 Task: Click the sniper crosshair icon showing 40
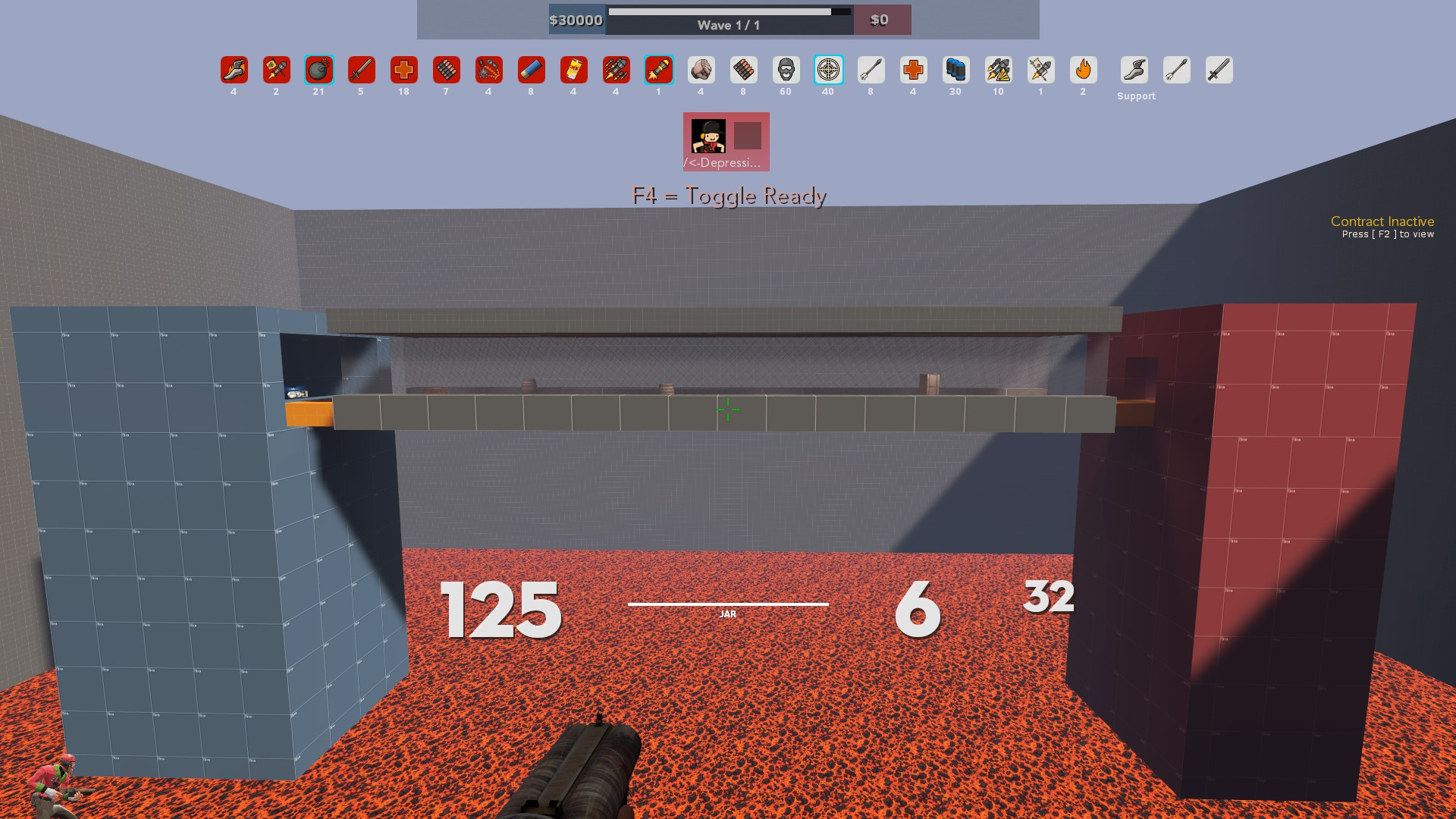828,70
